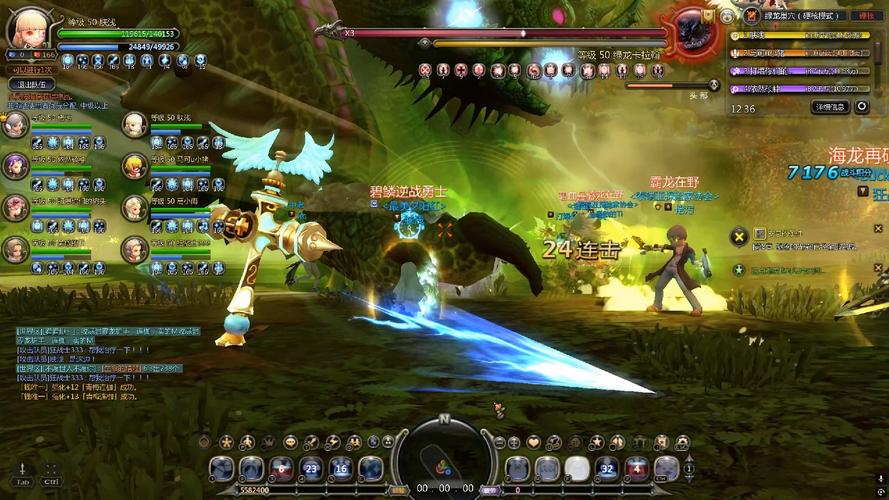The image size is (889, 500).
Task: Click the white glowing skill slot
Action: (577, 468)
